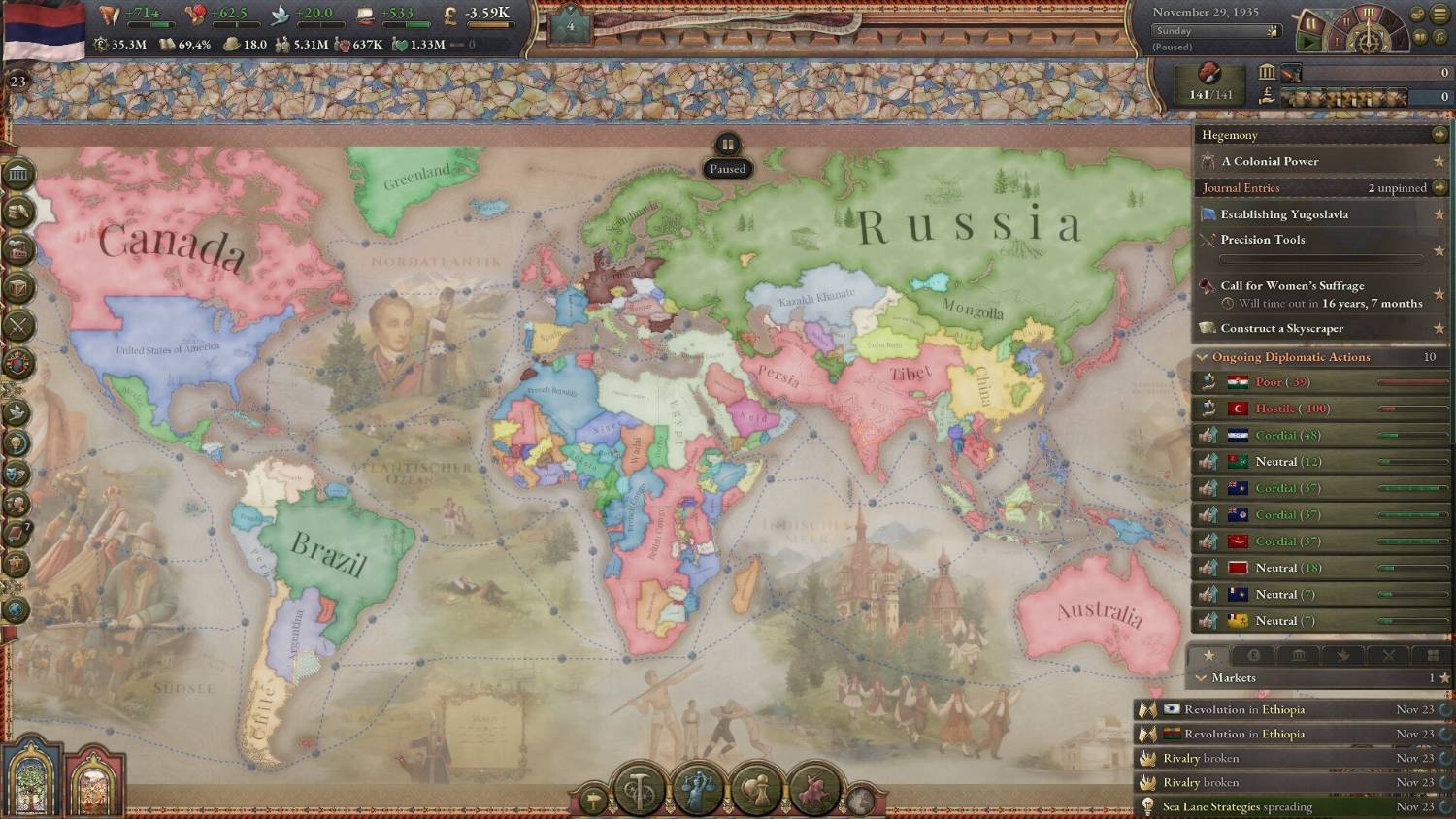Open the game menu with the three-bar button
Image resolution: width=1456 pixels, height=819 pixels.
(x=1439, y=15)
